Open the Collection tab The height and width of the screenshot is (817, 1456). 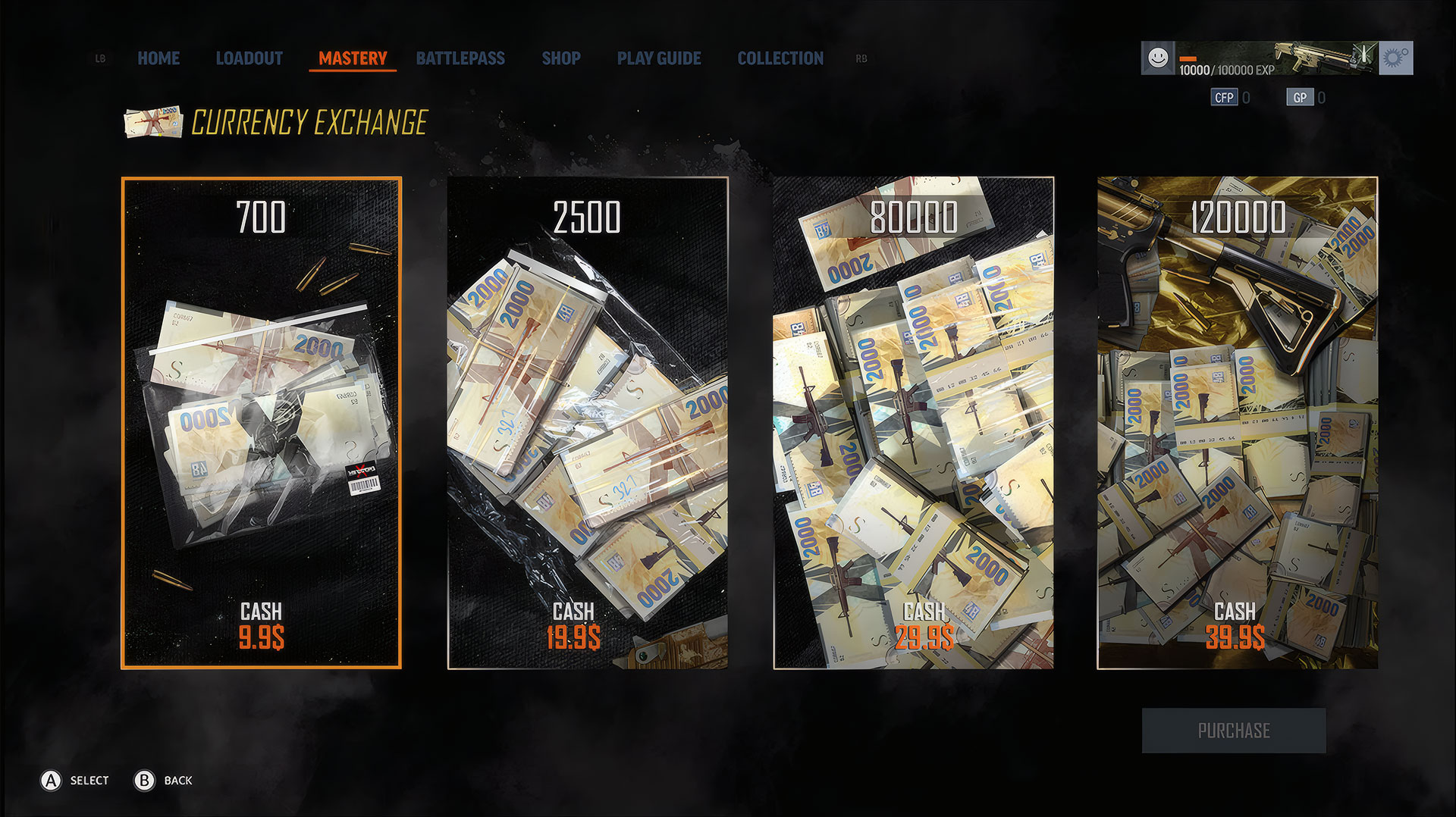tap(780, 58)
